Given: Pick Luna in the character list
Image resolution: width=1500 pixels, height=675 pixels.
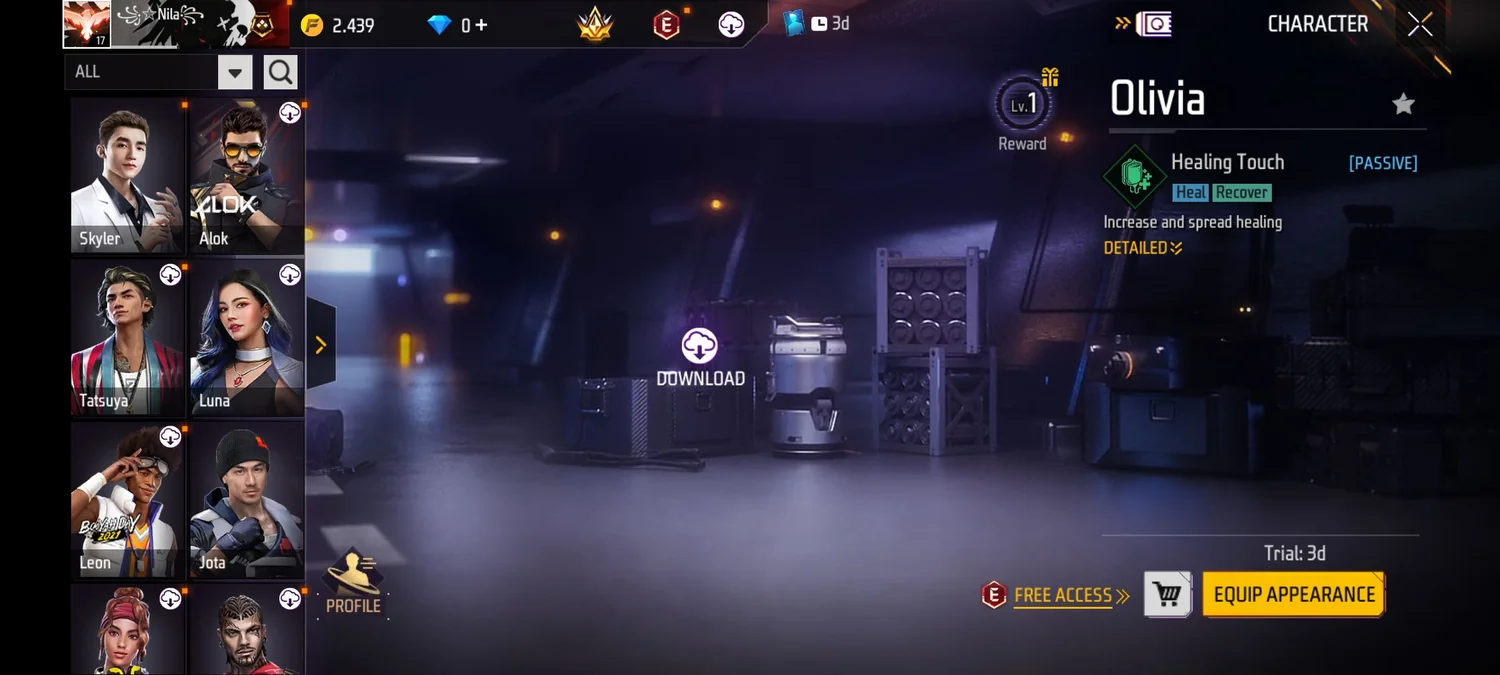Looking at the screenshot, I should click(x=247, y=337).
